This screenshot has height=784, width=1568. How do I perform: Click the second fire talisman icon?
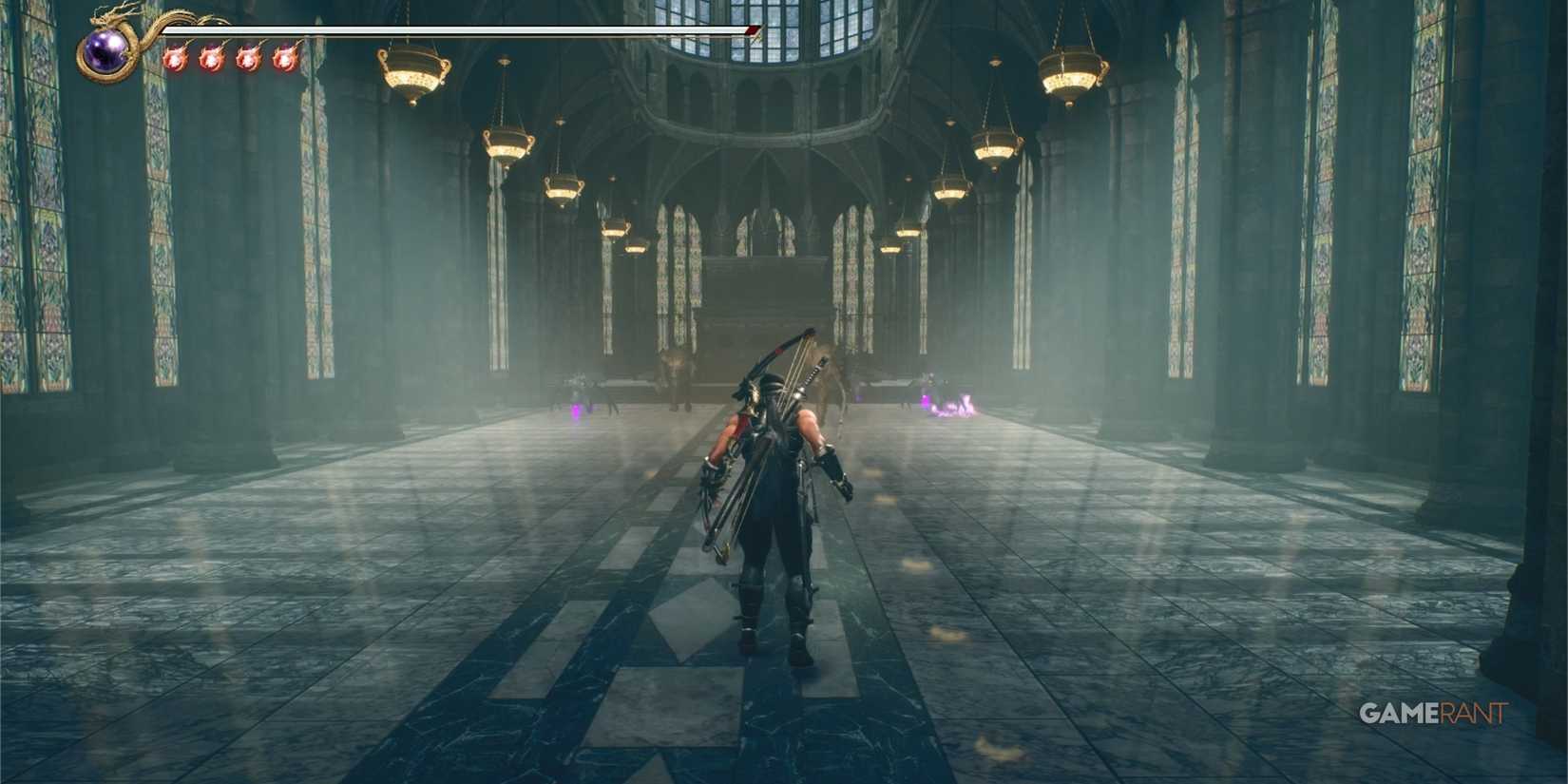(x=213, y=60)
